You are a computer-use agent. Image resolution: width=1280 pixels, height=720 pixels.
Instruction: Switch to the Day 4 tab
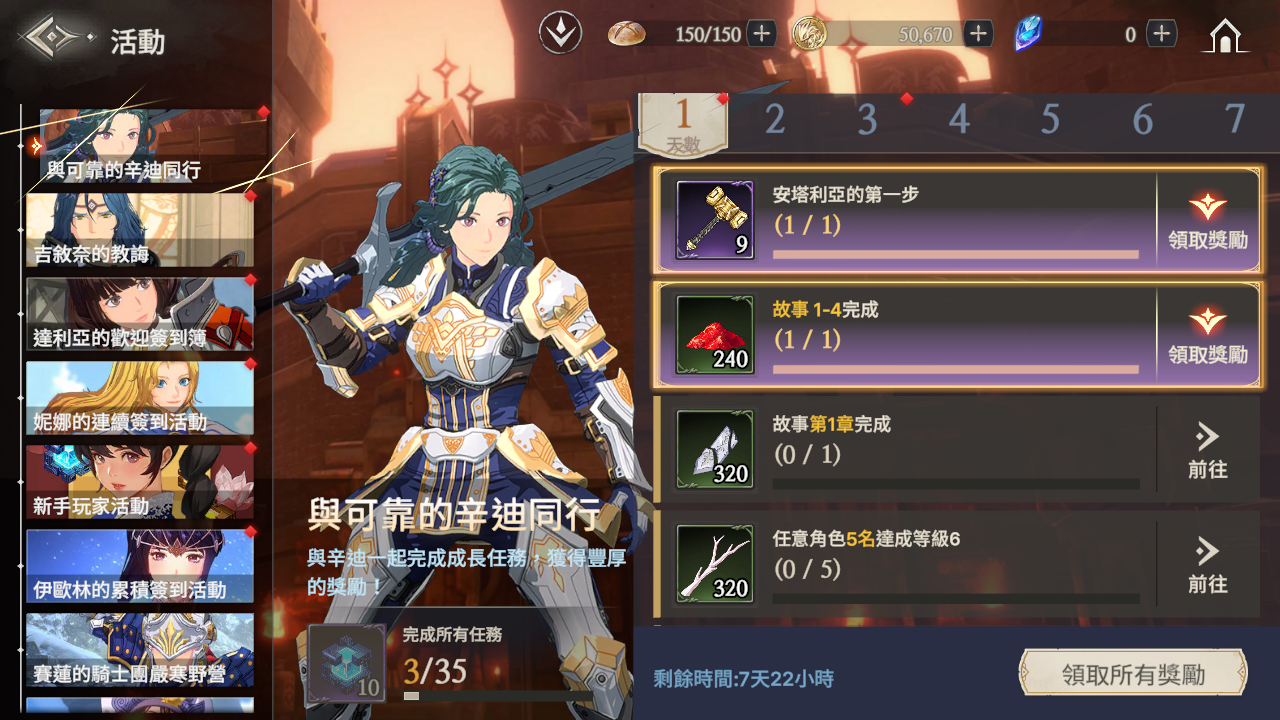[x=959, y=120]
